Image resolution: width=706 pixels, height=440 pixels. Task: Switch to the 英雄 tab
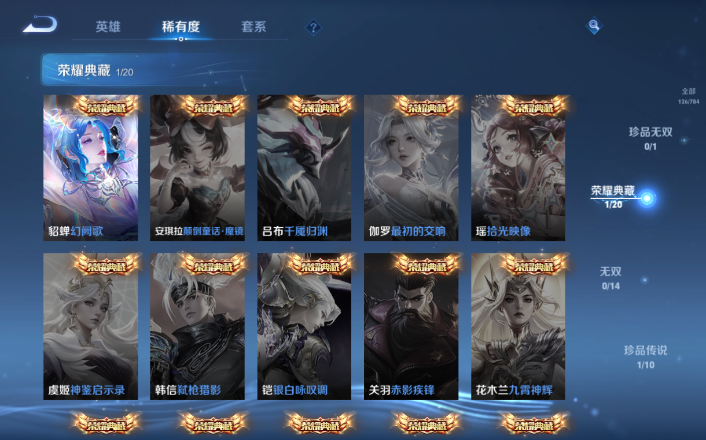[108, 27]
